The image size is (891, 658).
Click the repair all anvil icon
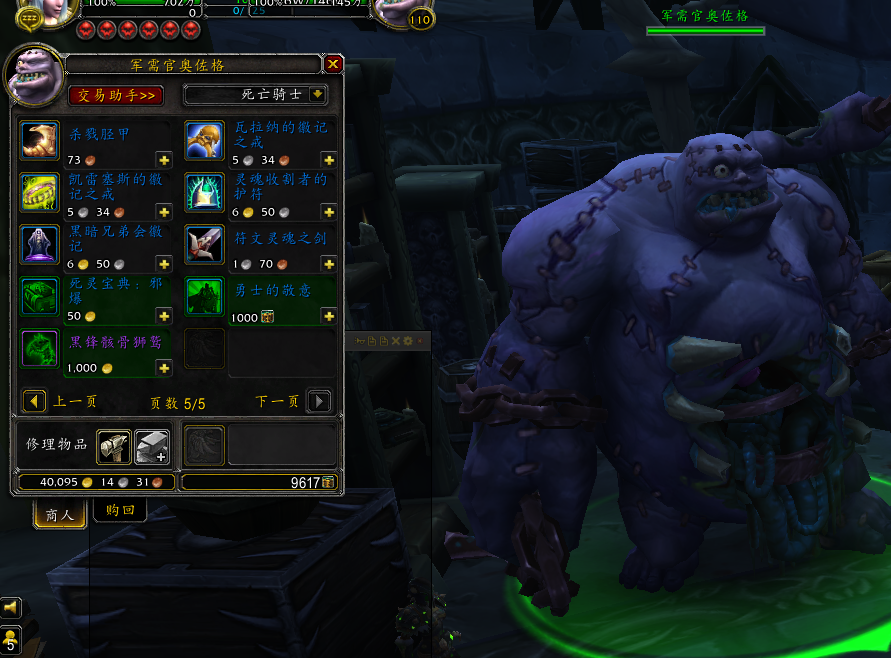click(152, 446)
